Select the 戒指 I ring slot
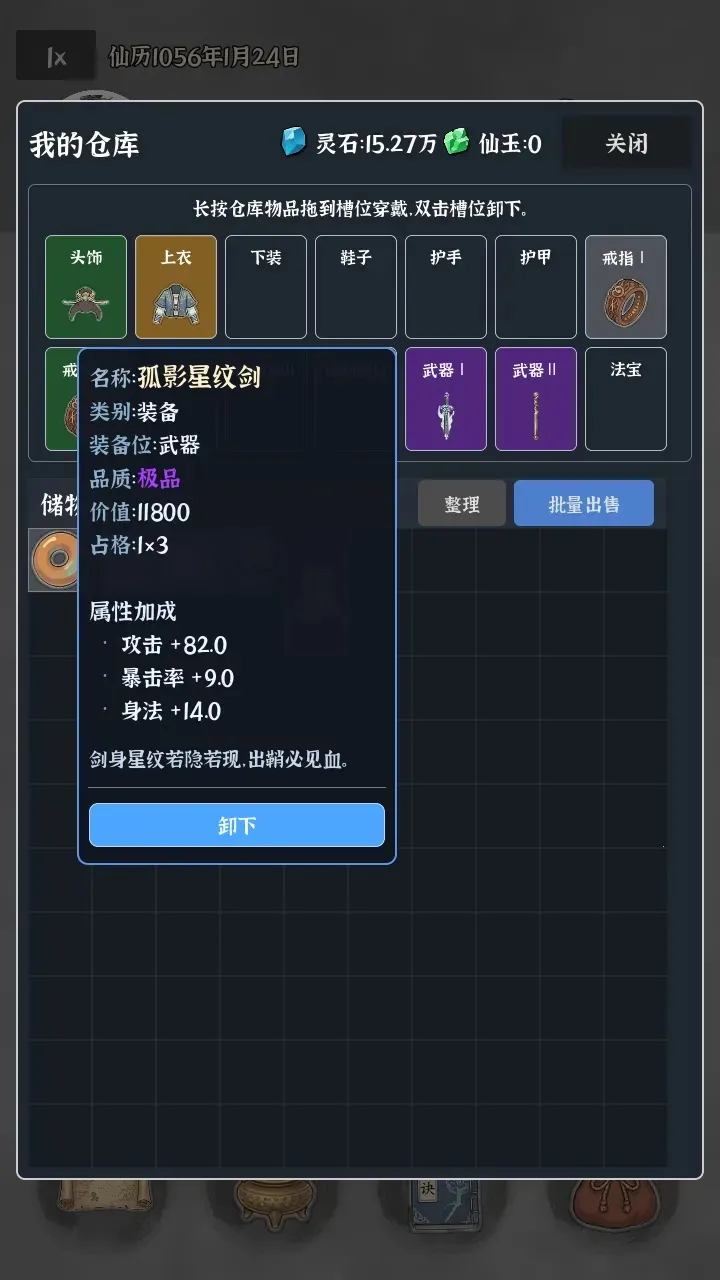Screen dimensions: 720x1280 click(x=625, y=287)
